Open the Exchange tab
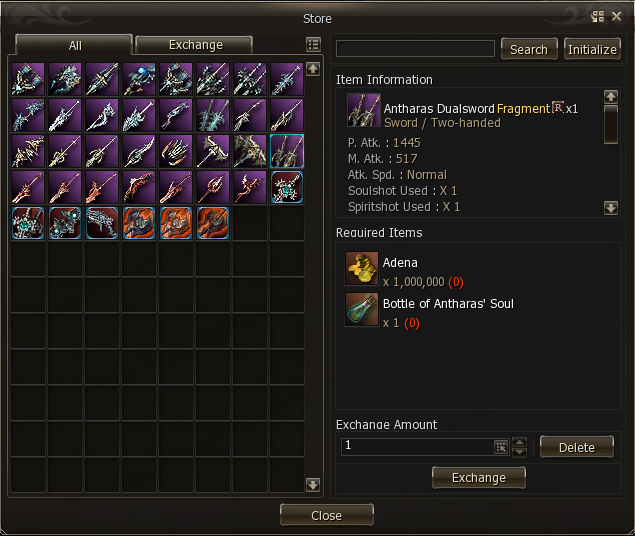635x536 pixels. [195, 45]
